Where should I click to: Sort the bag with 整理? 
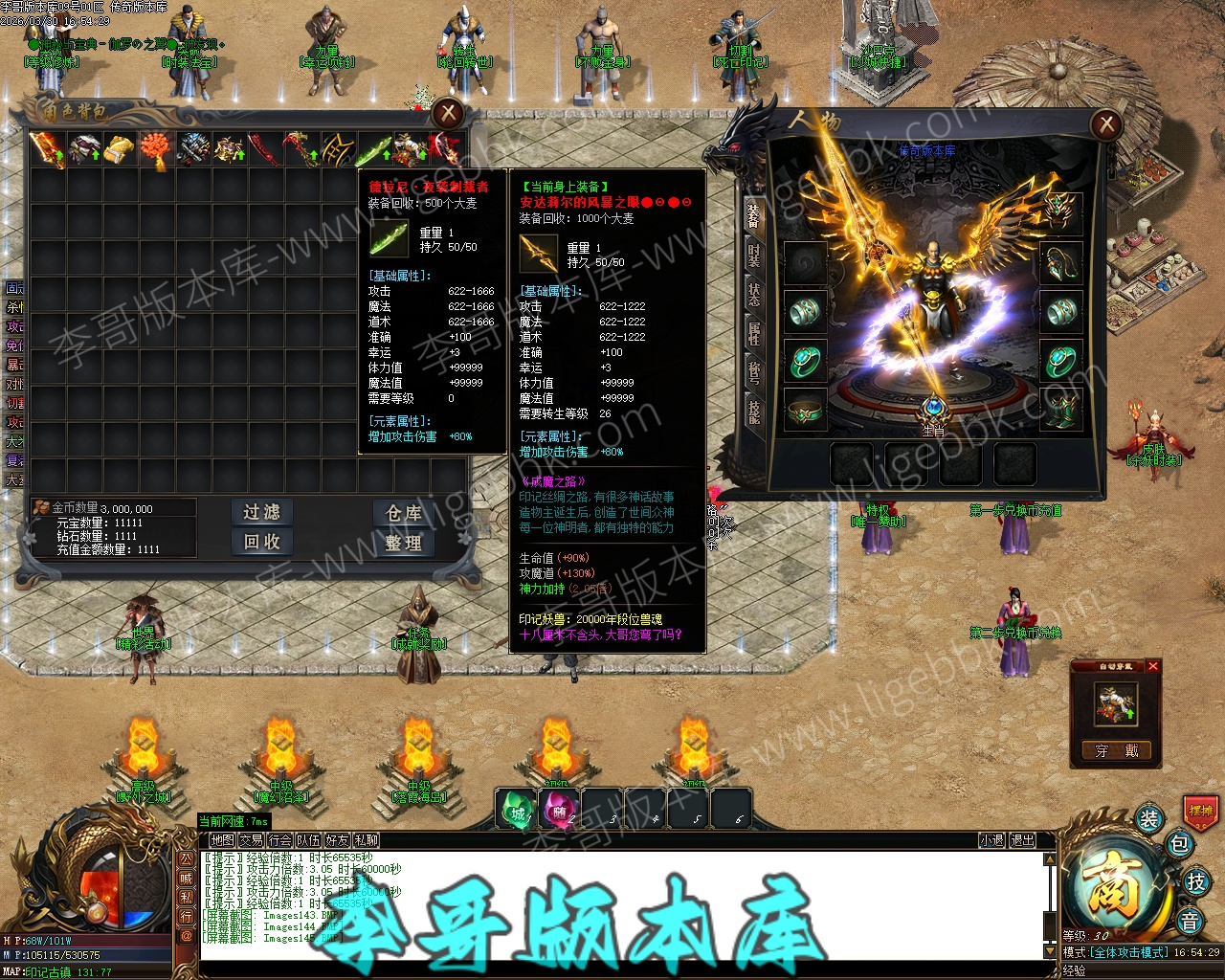click(404, 543)
